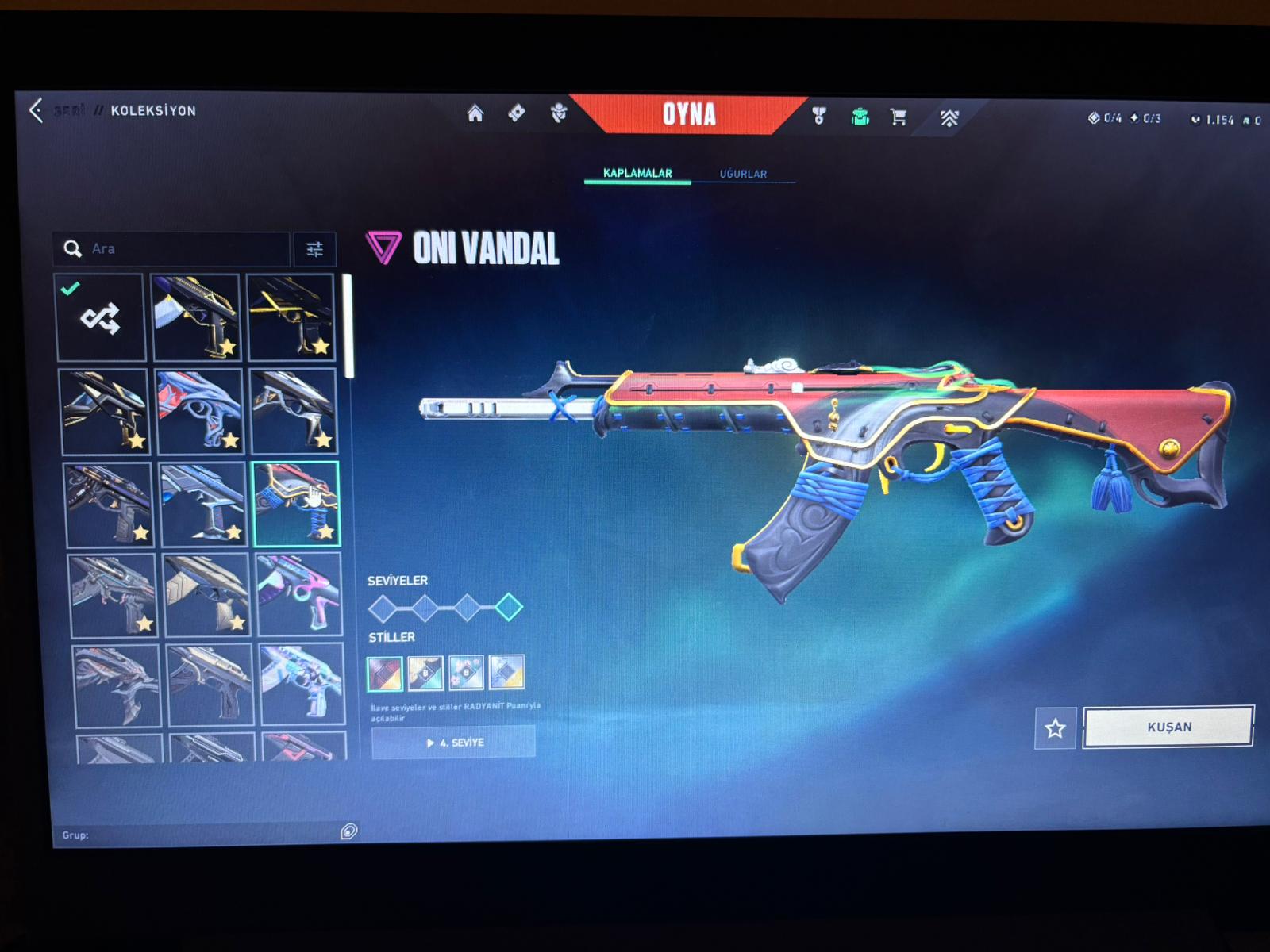Screen dimensions: 1270x952
Task: Play the 4. SEVİYE preview video
Action: coord(454,743)
